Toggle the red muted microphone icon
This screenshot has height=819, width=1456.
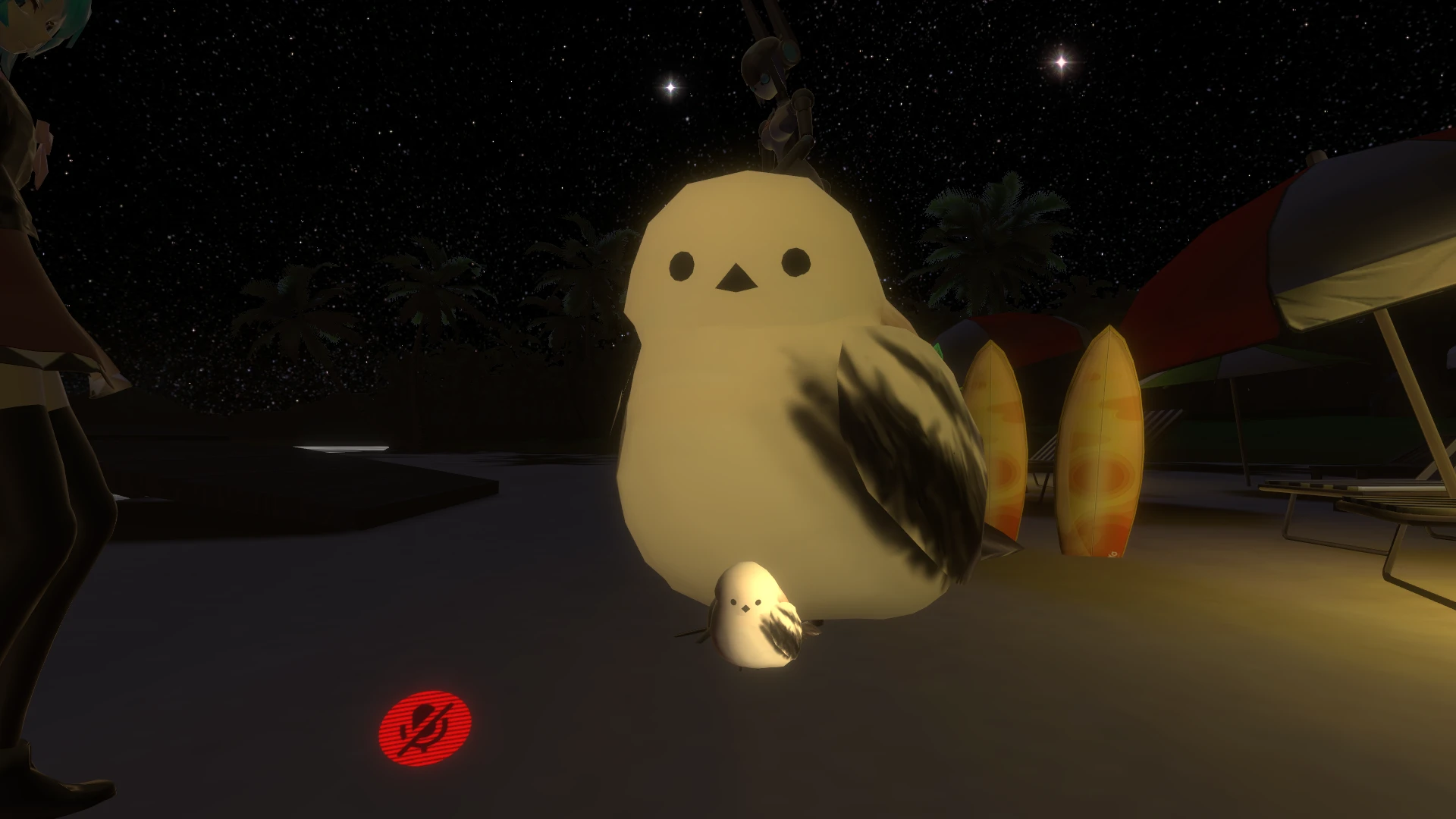point(425,727)
